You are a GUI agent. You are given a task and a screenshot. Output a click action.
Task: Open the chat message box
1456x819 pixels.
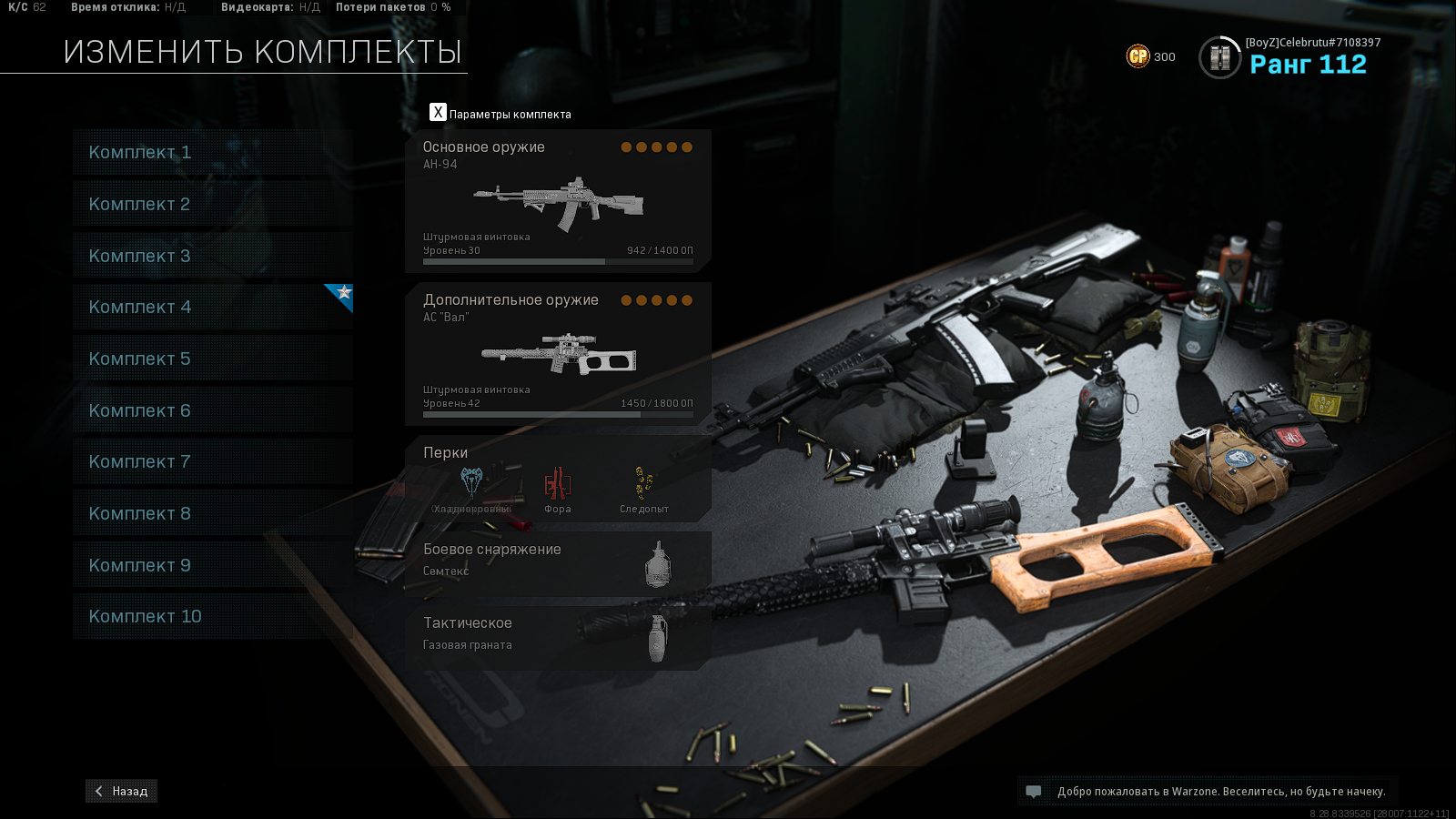point(1034,792)
